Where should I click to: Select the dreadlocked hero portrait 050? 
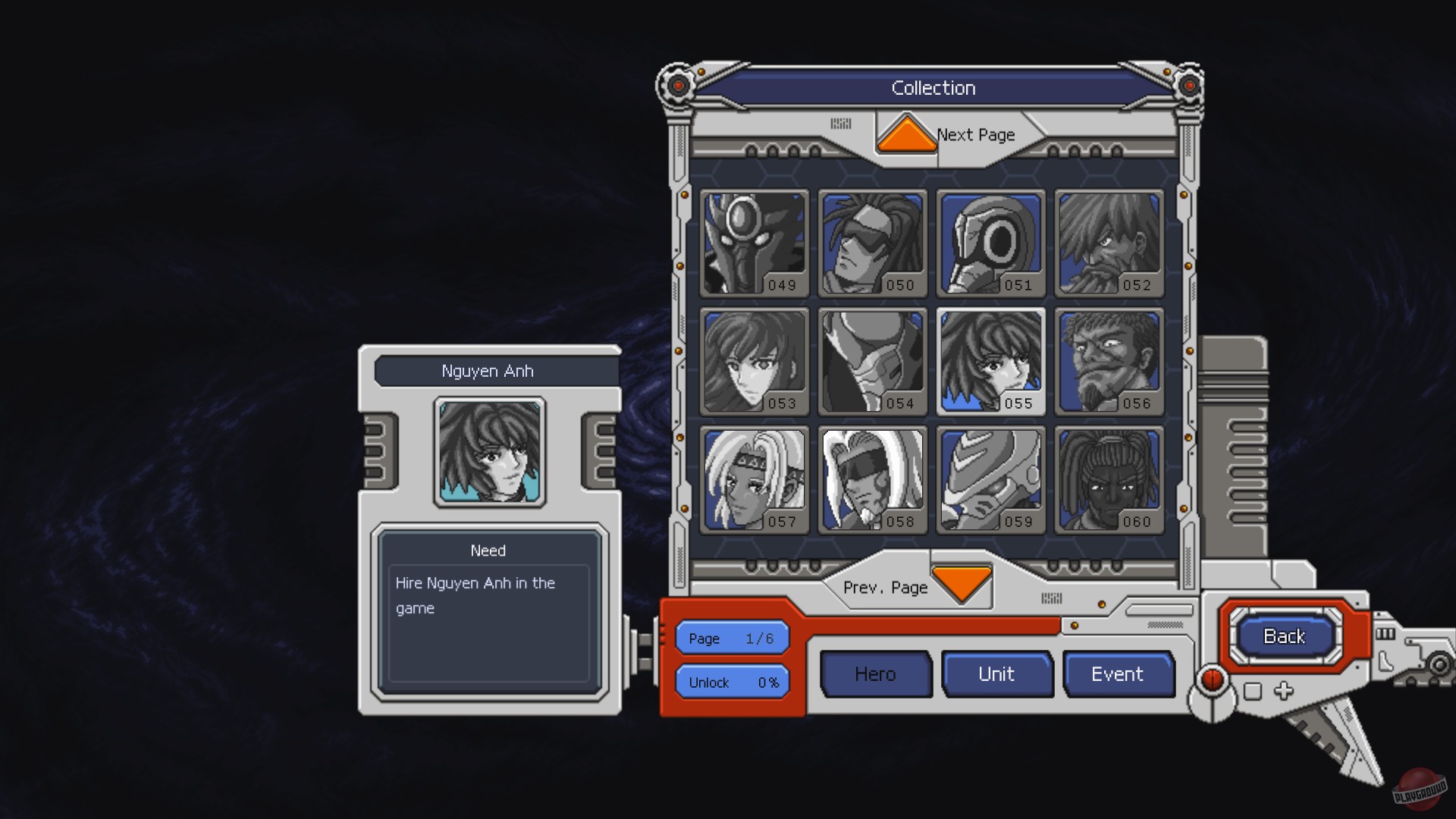[872, 244]
